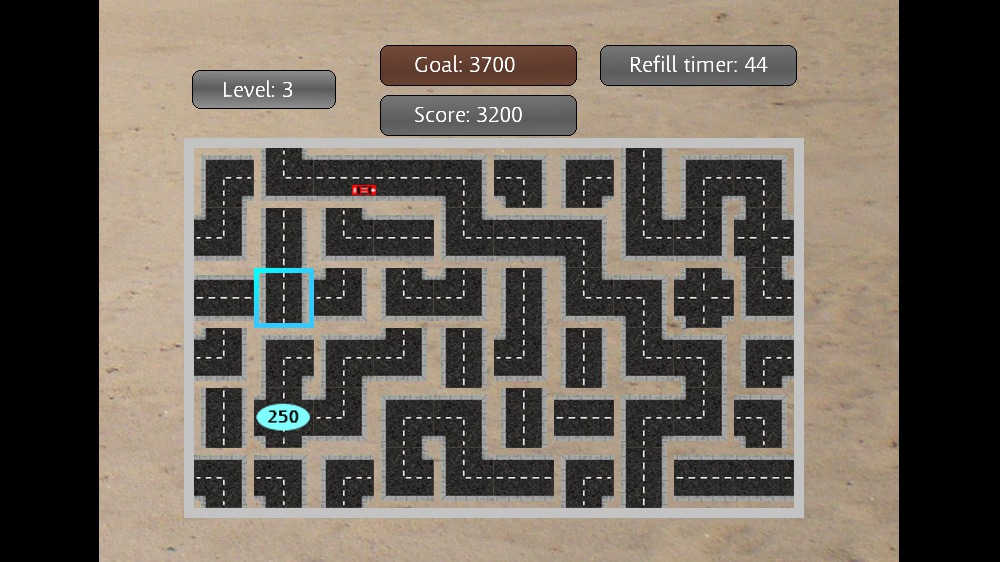Select the four-way crossroad tile
1000x562 pixels.
704,298
